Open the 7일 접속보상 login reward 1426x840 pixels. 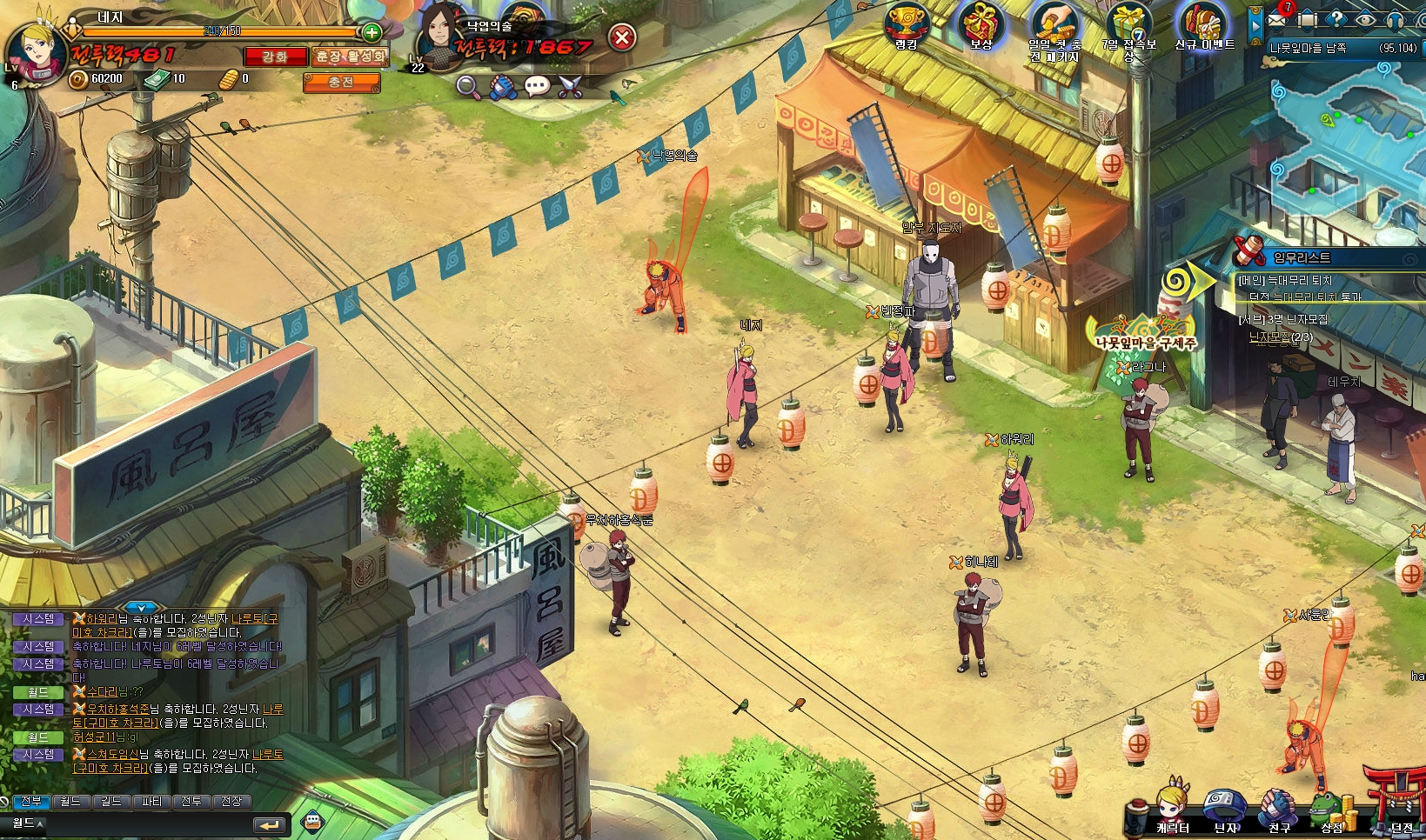point(1128,28)
